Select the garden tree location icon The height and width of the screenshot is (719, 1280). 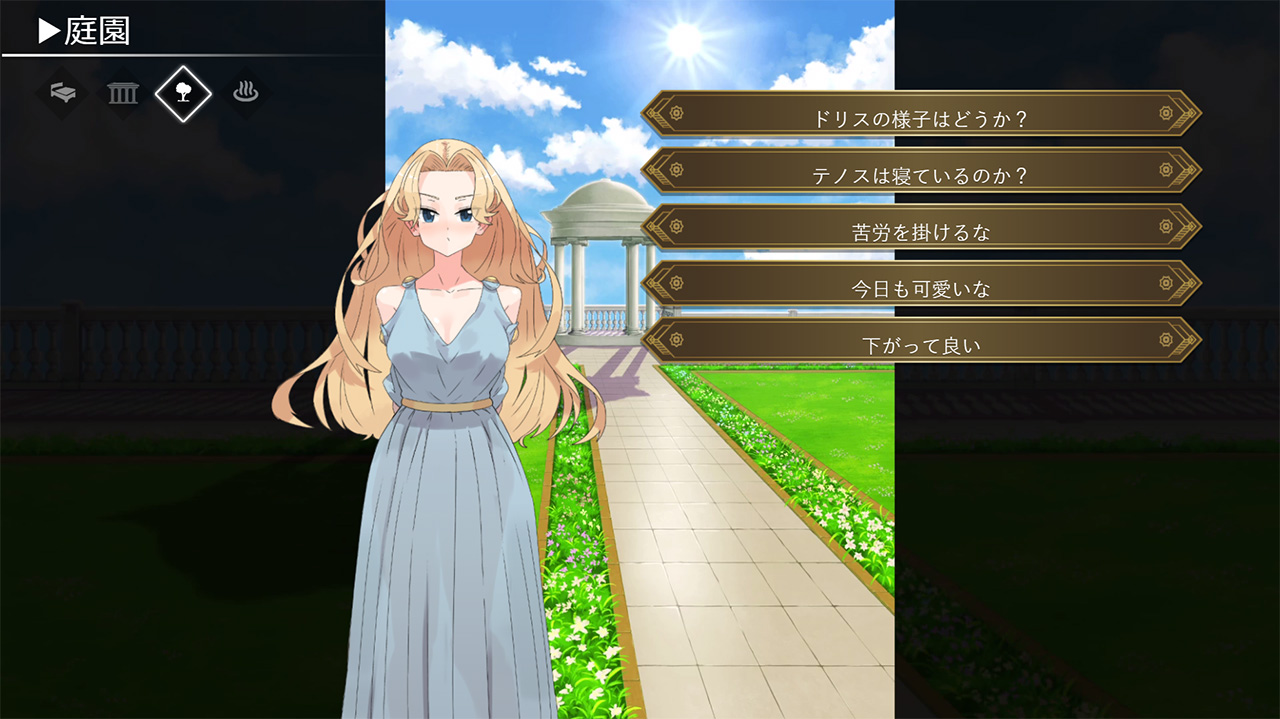click(183, 93)
